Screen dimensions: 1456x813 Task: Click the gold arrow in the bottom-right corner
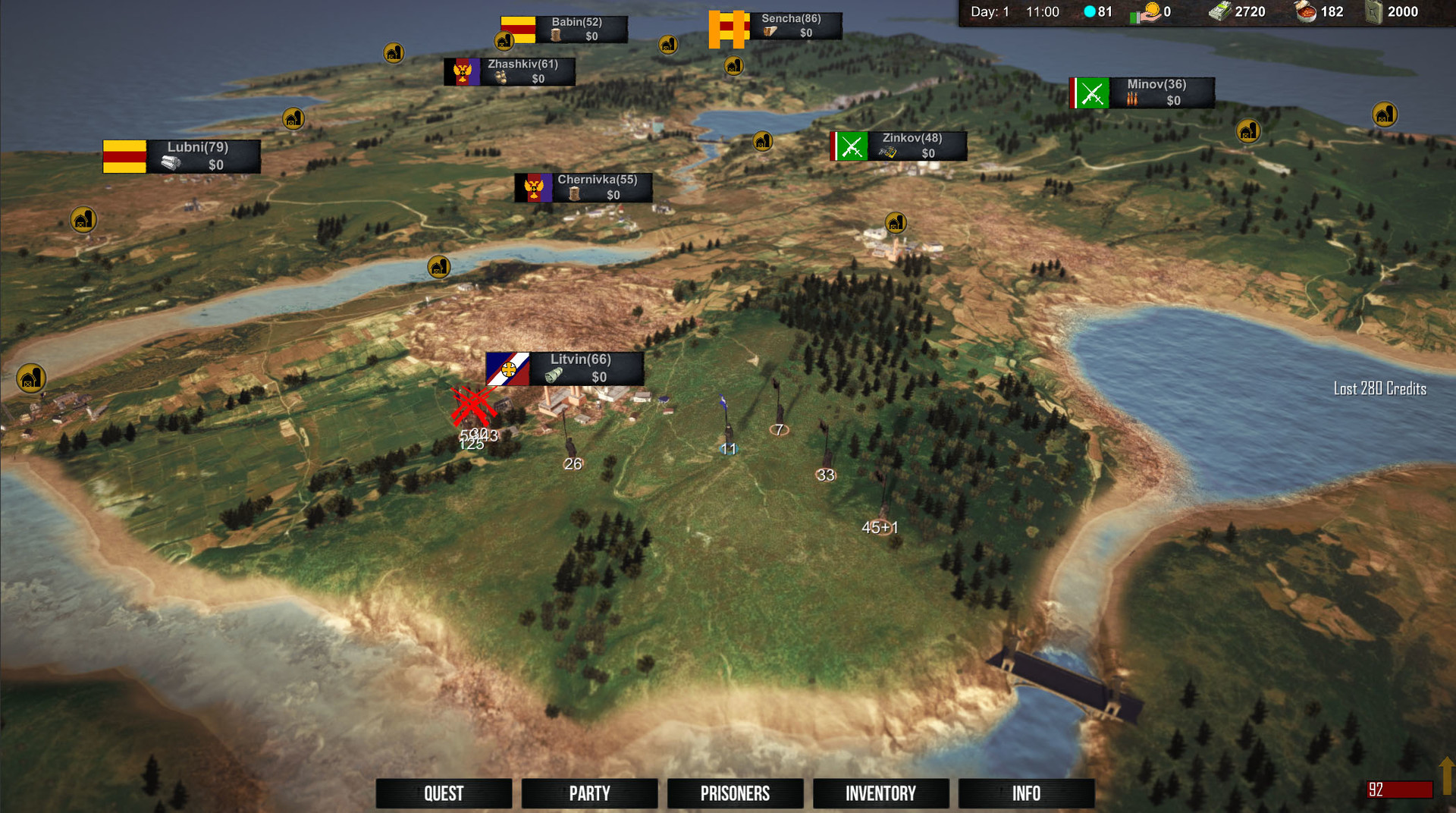click(1446, 775)
